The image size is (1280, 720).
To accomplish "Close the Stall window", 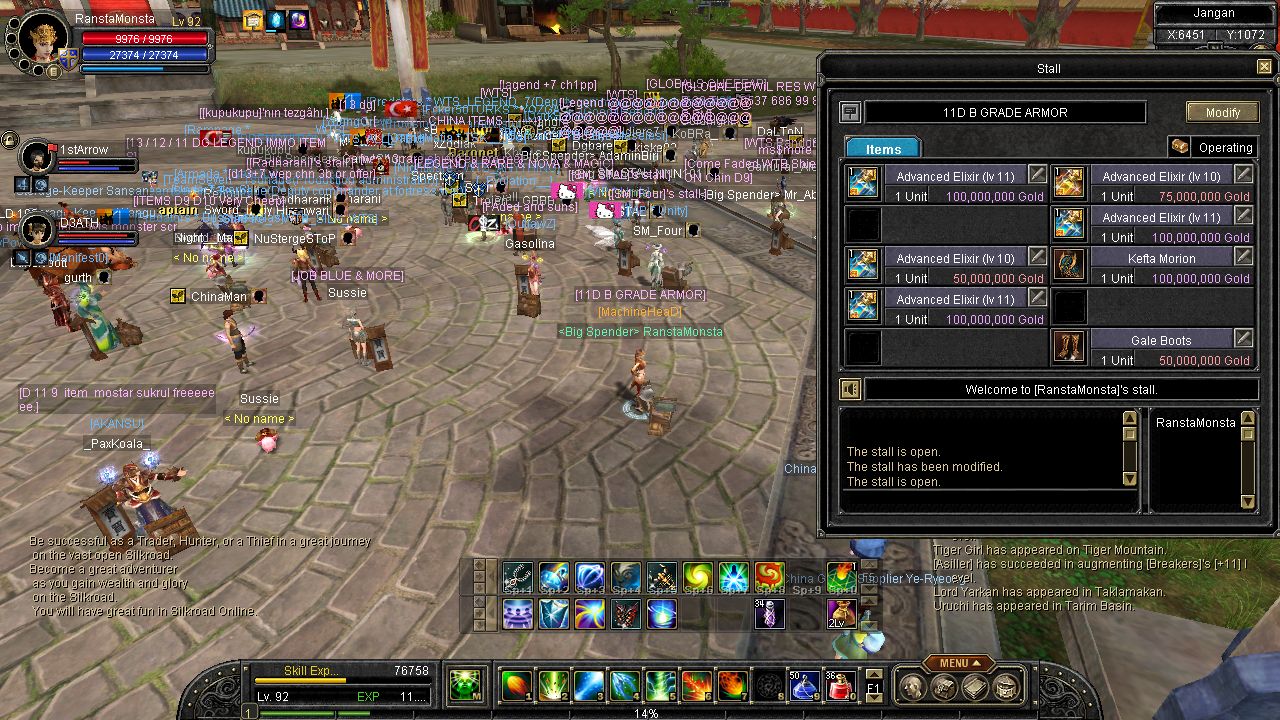I will pyautogui.click(x=1264, y=68).
